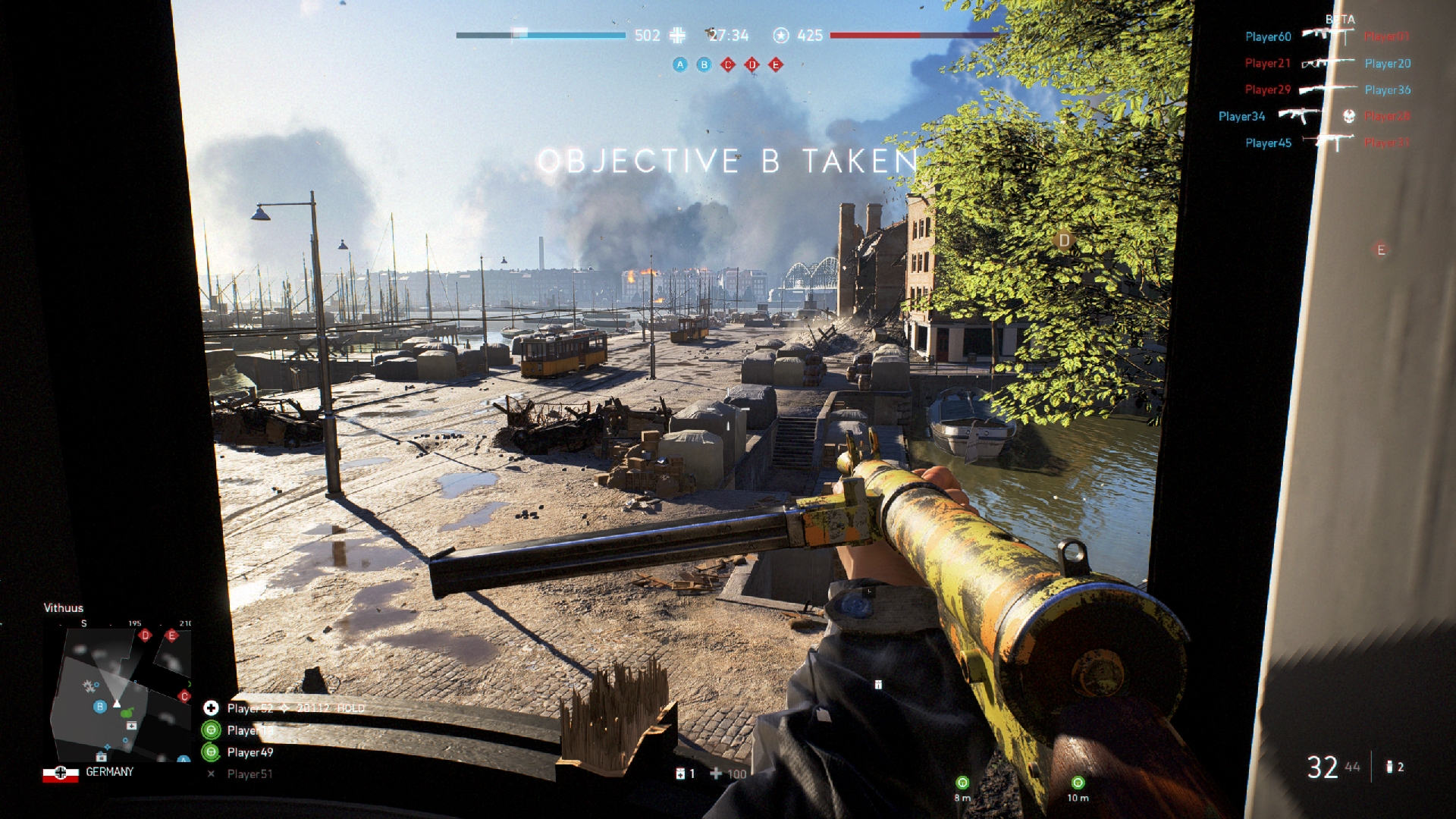This screenshot has height=819, width=1456.
Task: Select objective B flag in top capture row
Action: point(704,64)
